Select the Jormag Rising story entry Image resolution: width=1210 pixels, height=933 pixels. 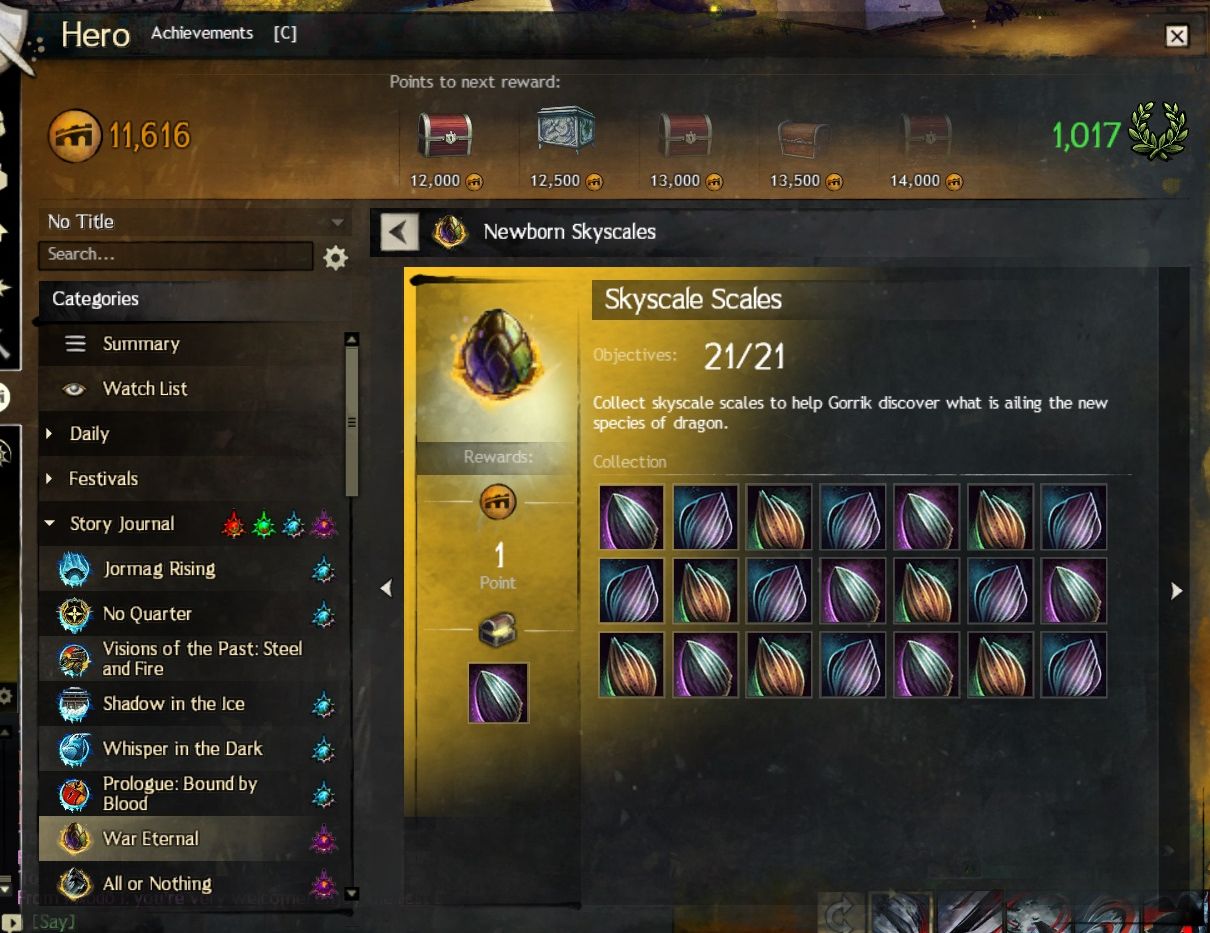159,569
